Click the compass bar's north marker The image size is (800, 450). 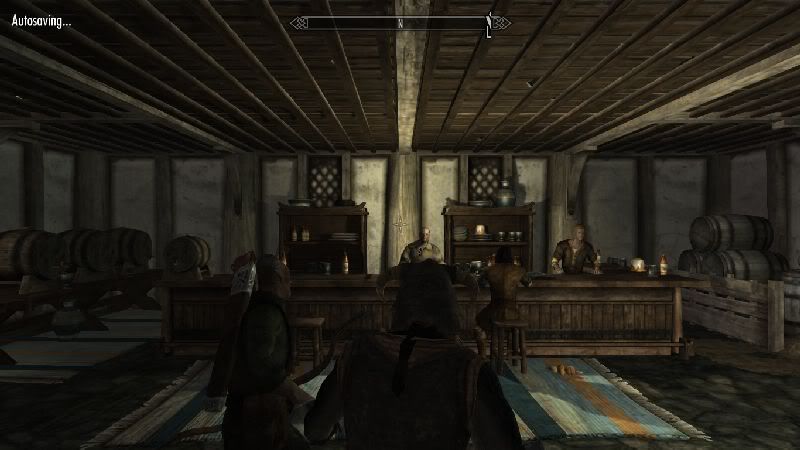[x=400, y=21]
